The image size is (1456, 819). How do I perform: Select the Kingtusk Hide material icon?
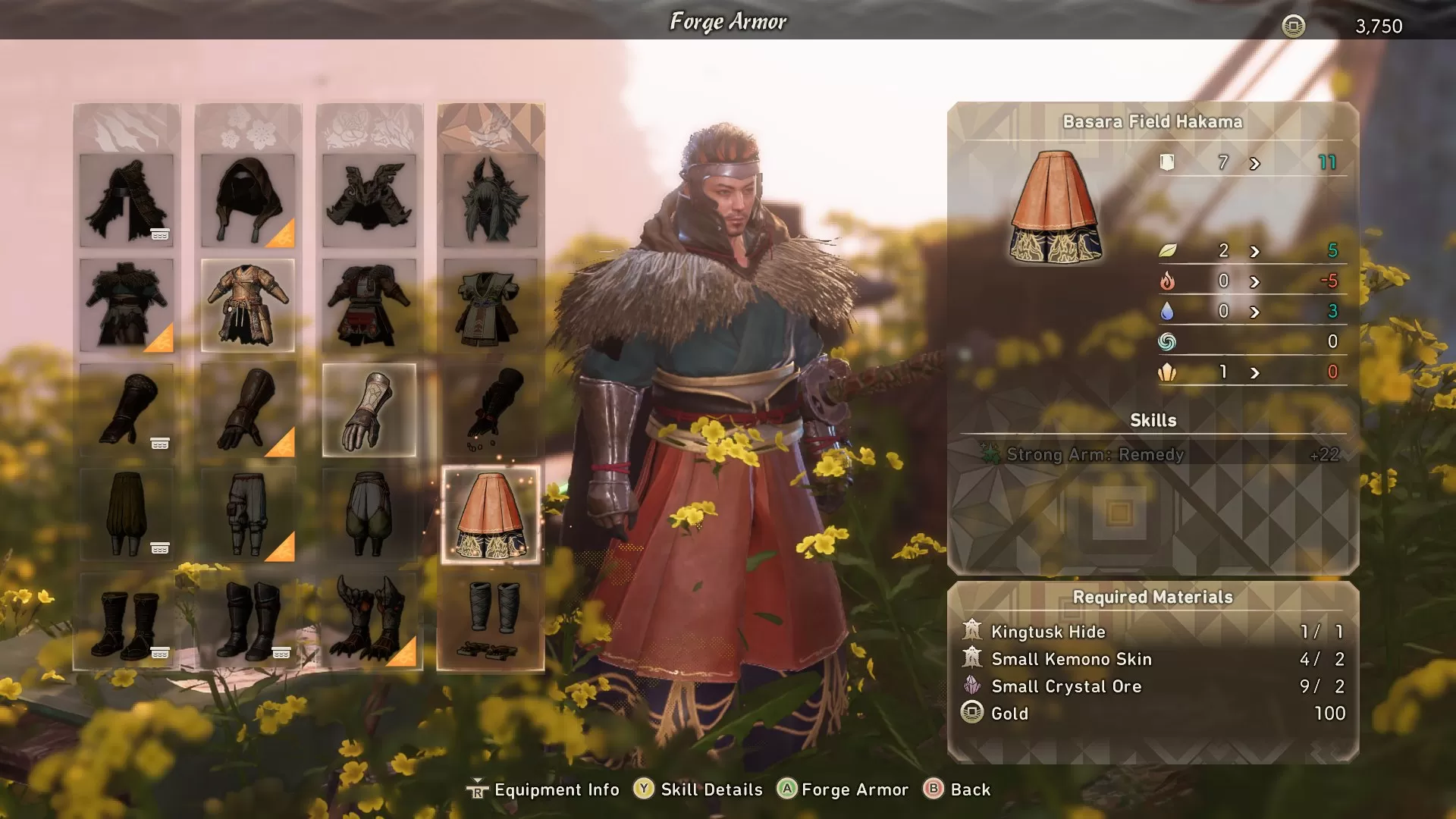(x=974, y=631)
